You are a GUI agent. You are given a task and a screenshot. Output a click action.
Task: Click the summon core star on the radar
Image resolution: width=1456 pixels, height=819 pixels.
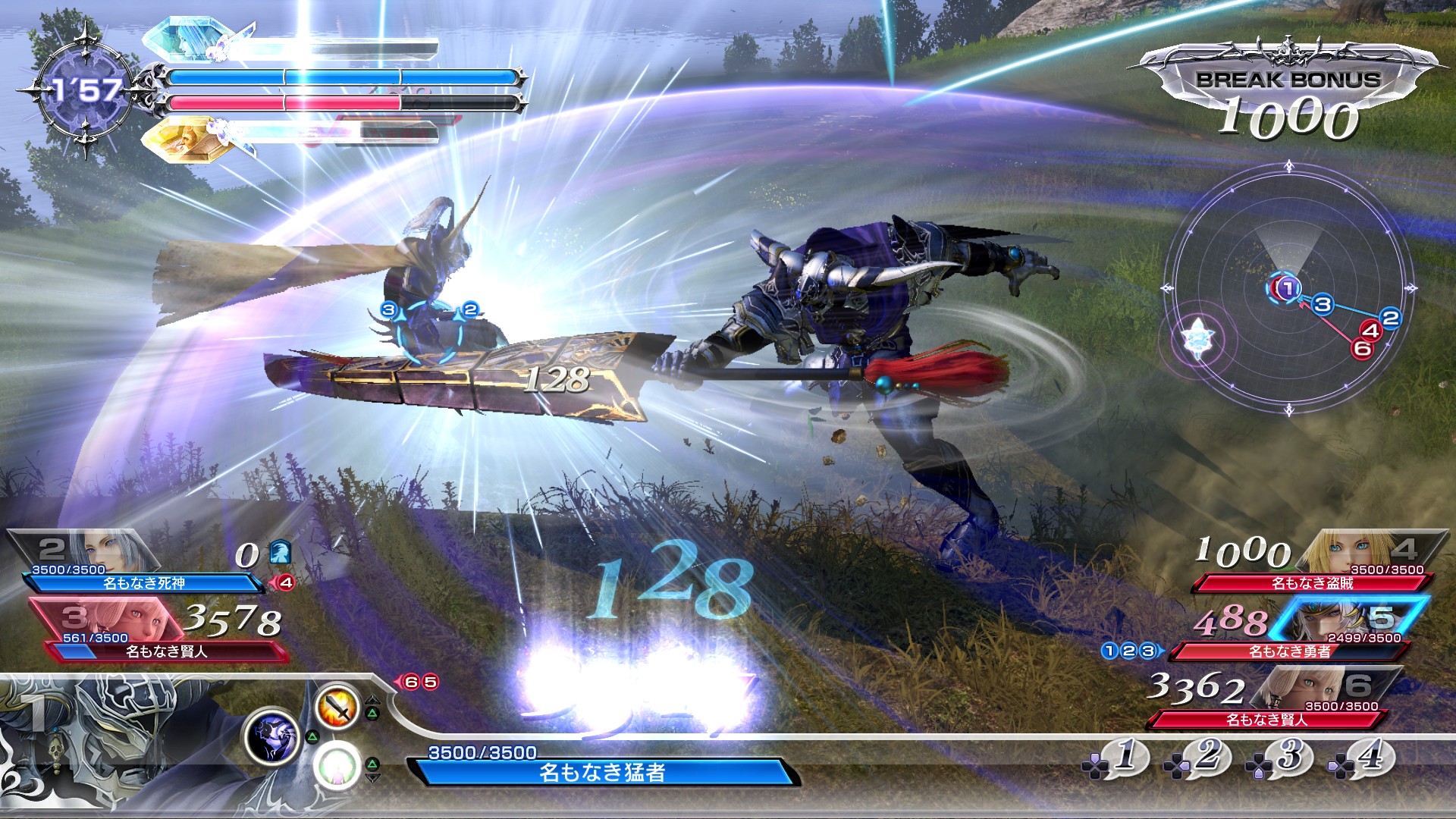[x=1197, y=336]
